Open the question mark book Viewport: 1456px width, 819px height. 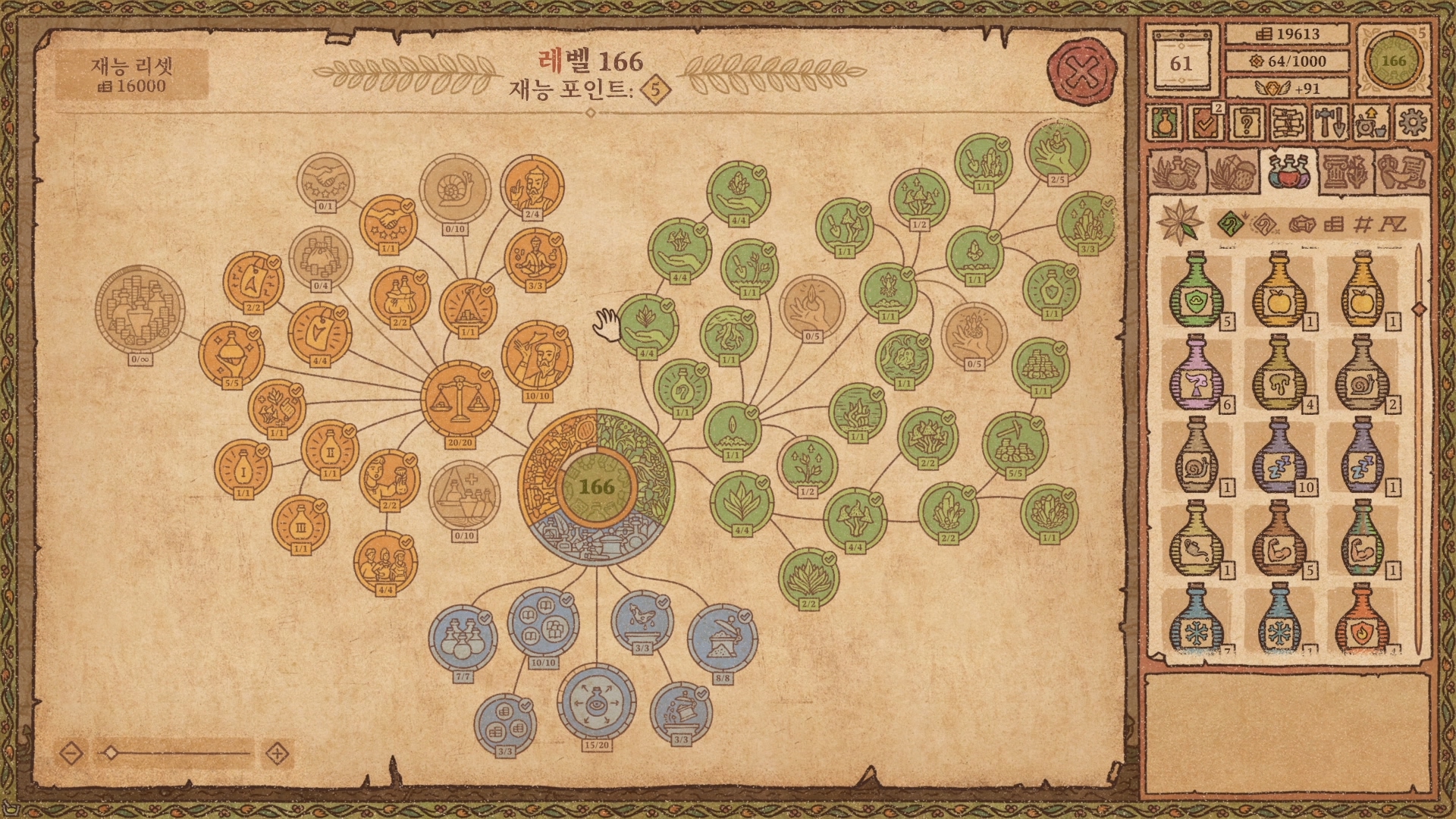1245,122
